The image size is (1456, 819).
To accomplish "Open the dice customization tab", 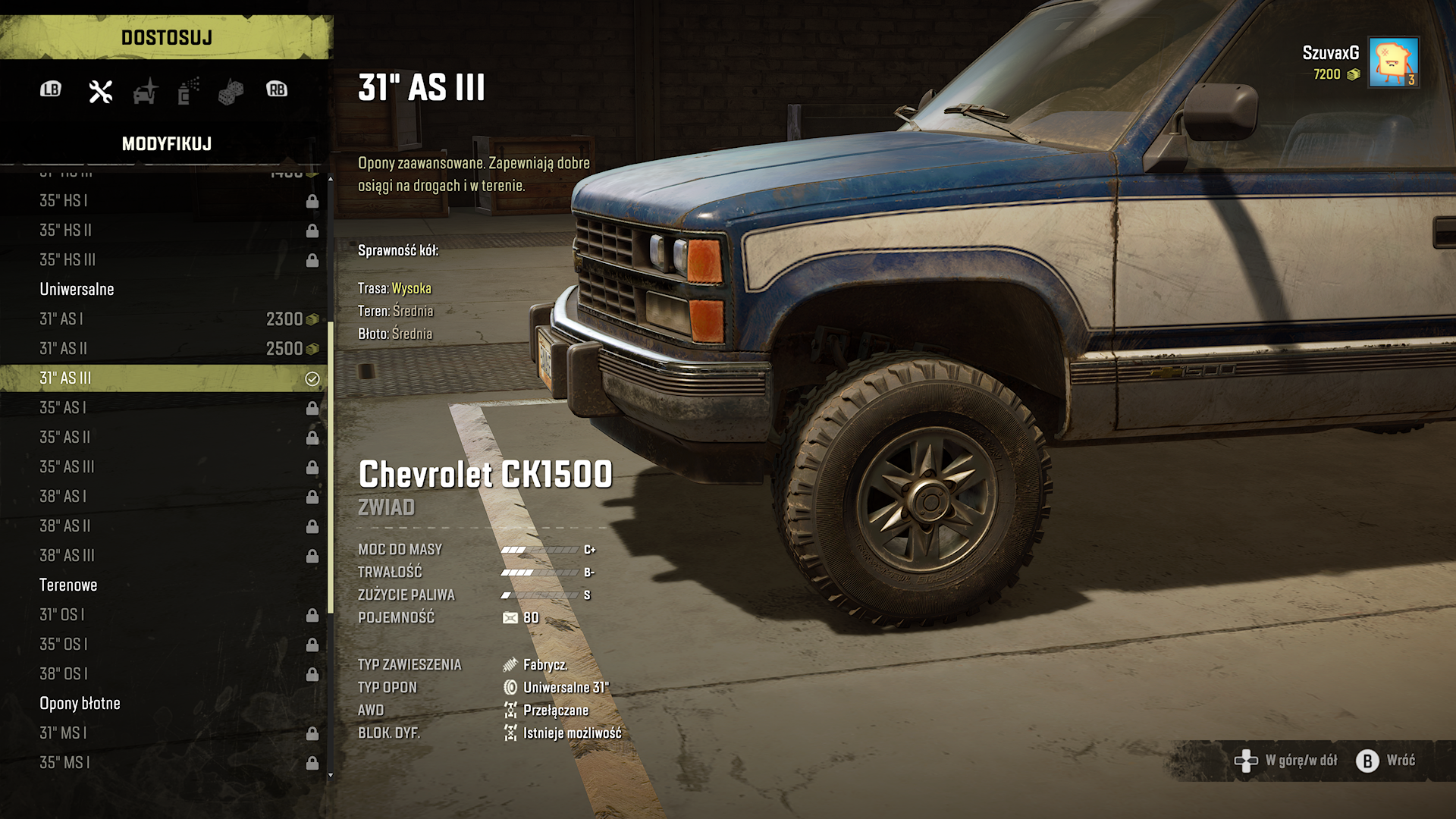I will [x=231, y=92].
